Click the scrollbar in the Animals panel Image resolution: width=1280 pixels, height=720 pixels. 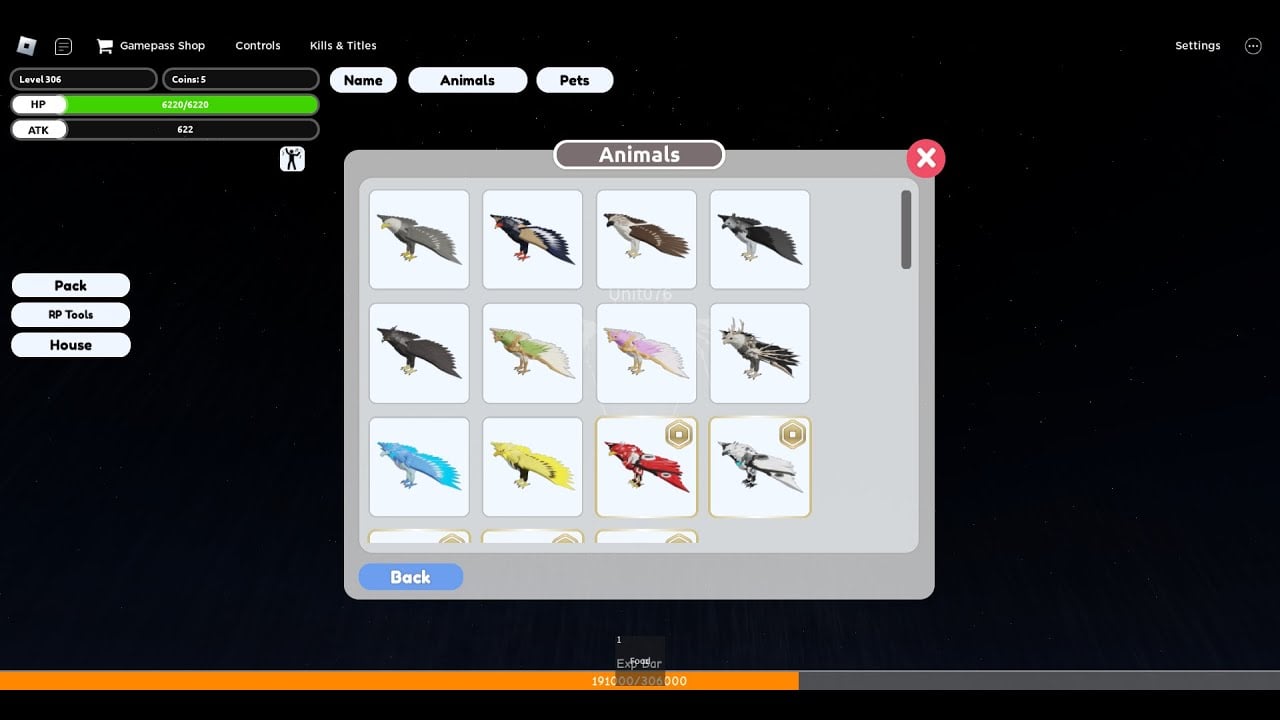coord(907,232)
